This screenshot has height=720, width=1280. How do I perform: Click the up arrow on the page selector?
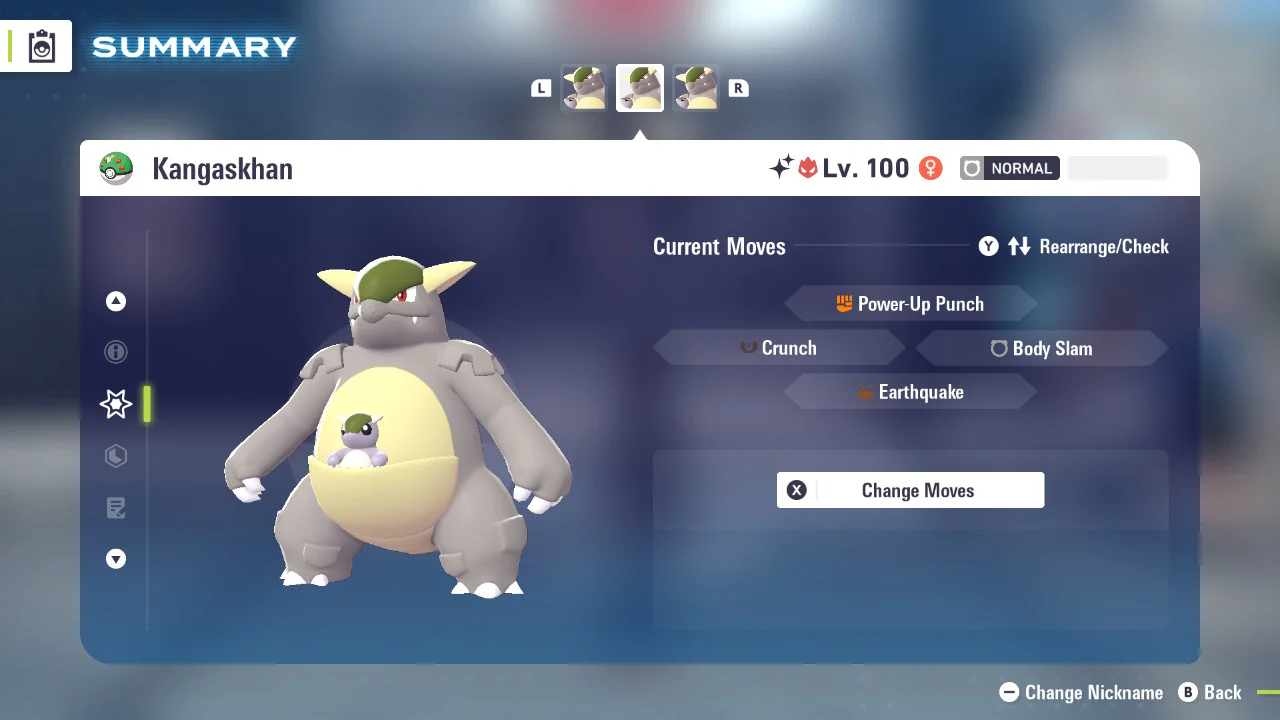pos(116,301)
